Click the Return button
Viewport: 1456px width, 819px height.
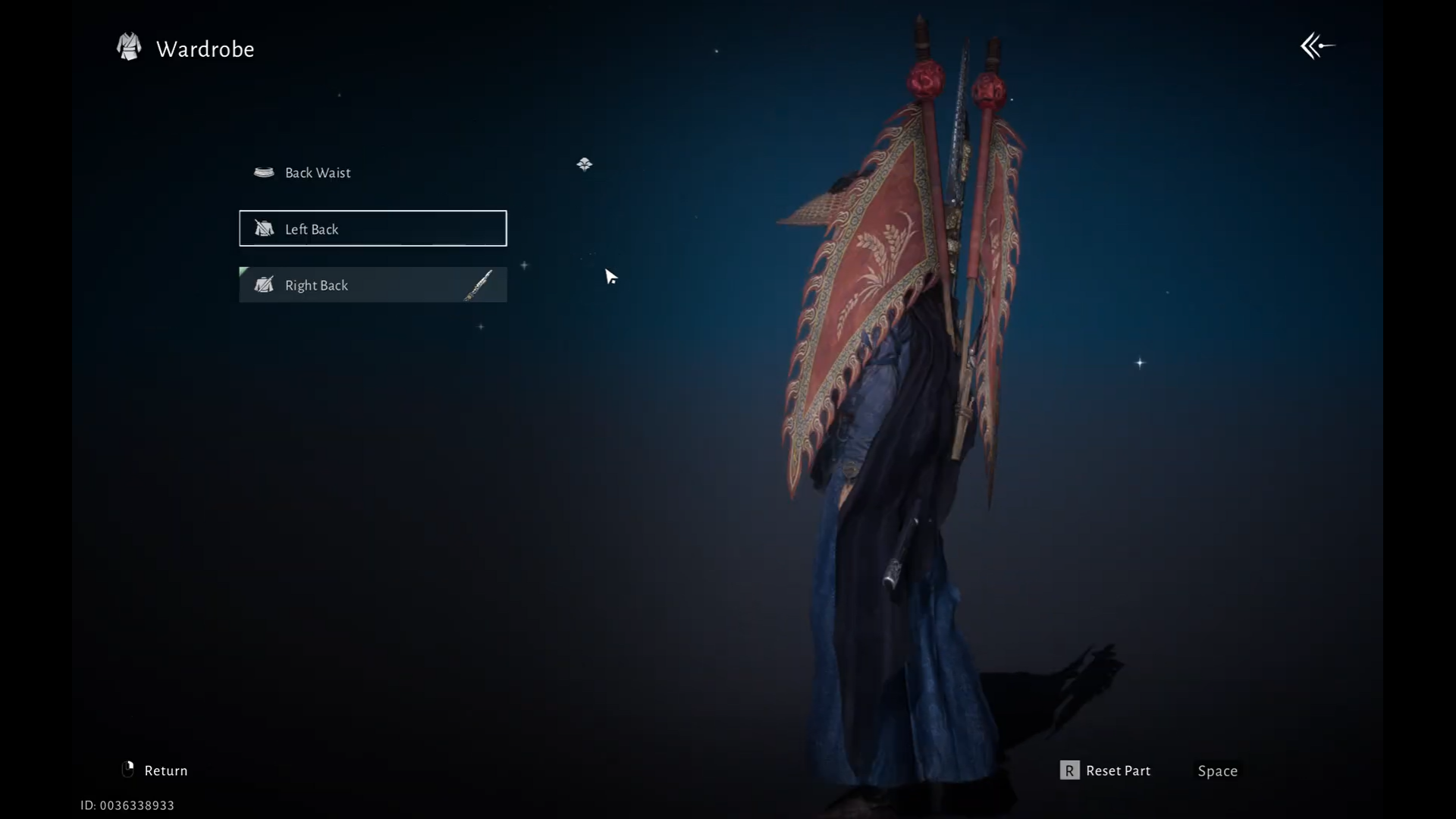[x=155, y=770]
